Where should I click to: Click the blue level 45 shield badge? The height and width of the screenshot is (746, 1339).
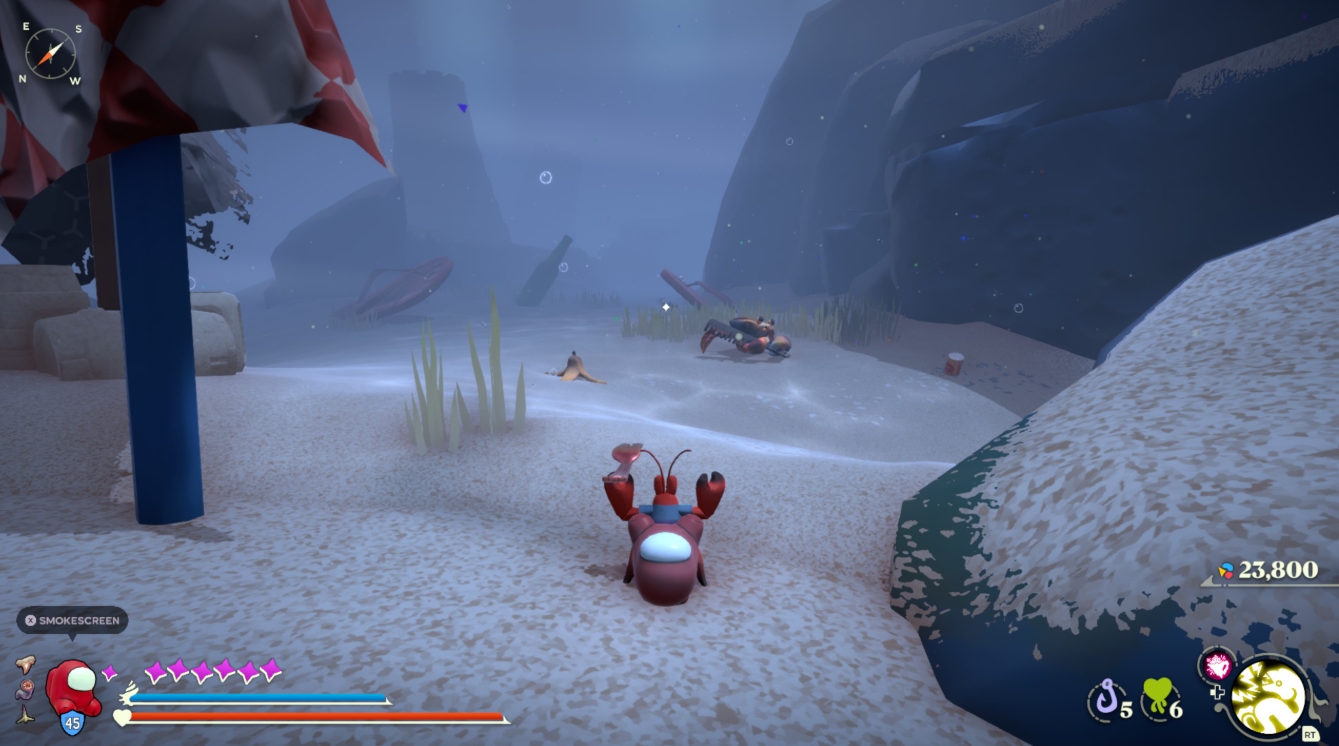click(73, 722)
